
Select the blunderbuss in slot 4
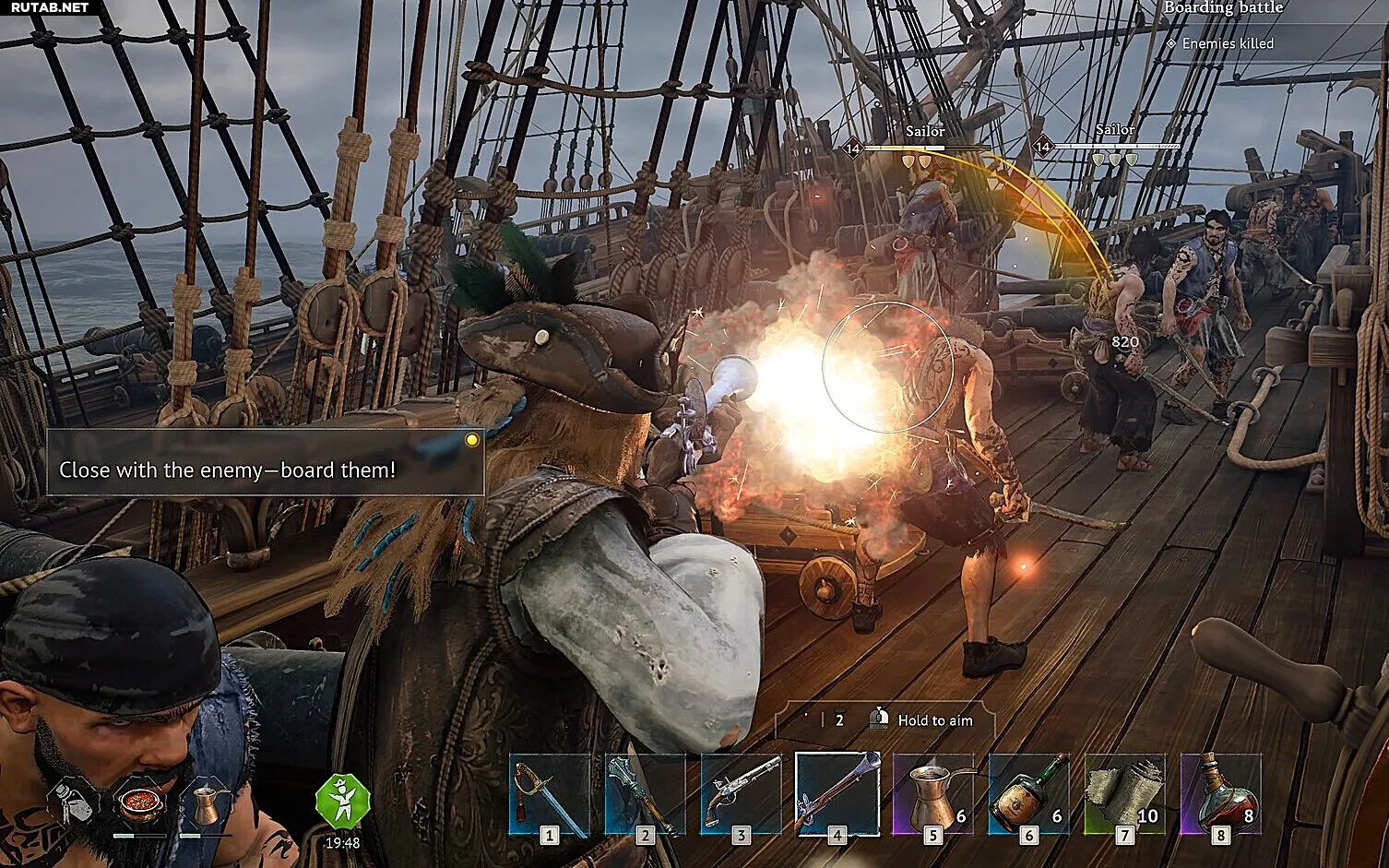[x=837, y=794]
